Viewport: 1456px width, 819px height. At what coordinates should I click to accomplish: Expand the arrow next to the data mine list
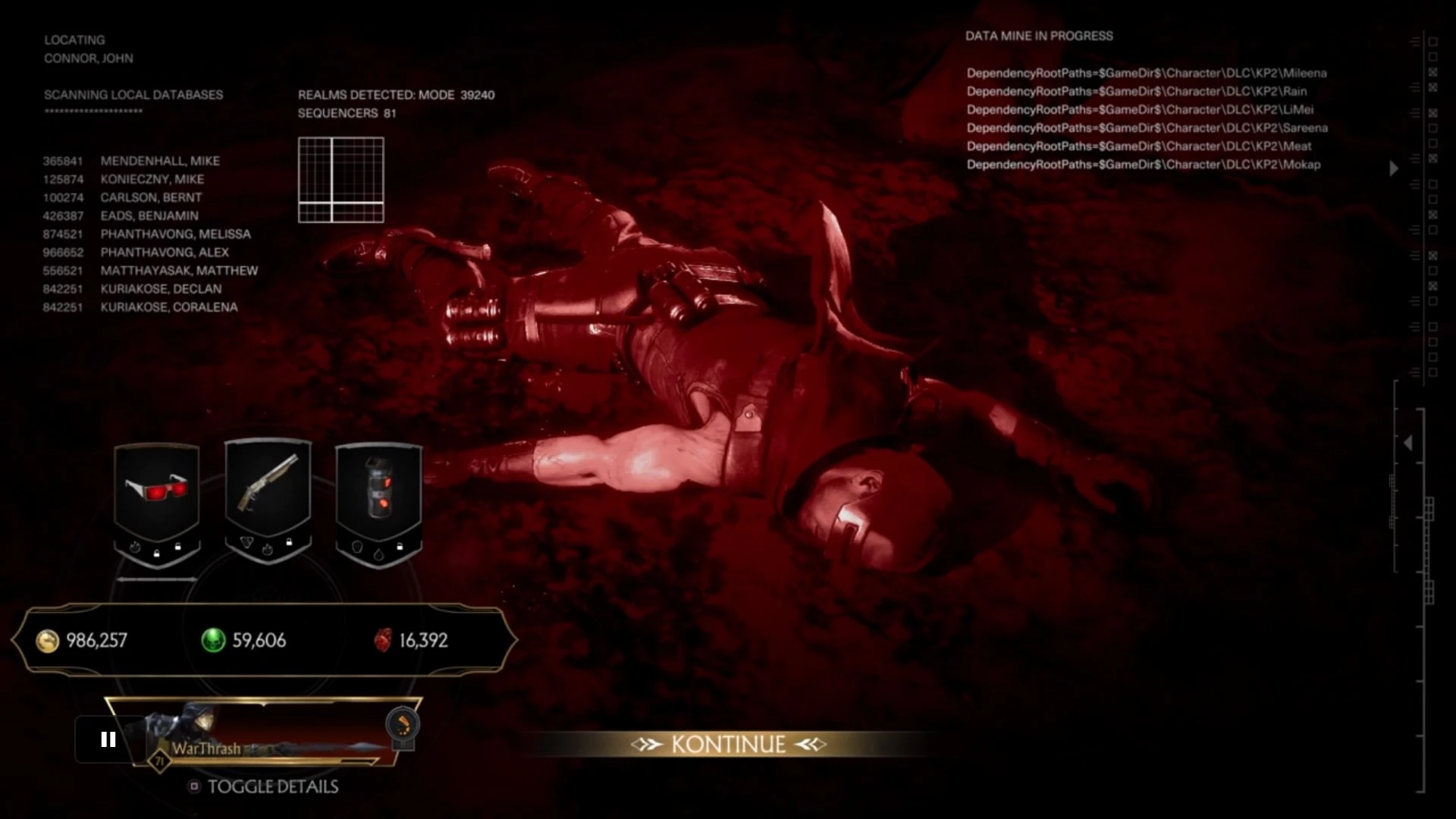pos(1394,168)
